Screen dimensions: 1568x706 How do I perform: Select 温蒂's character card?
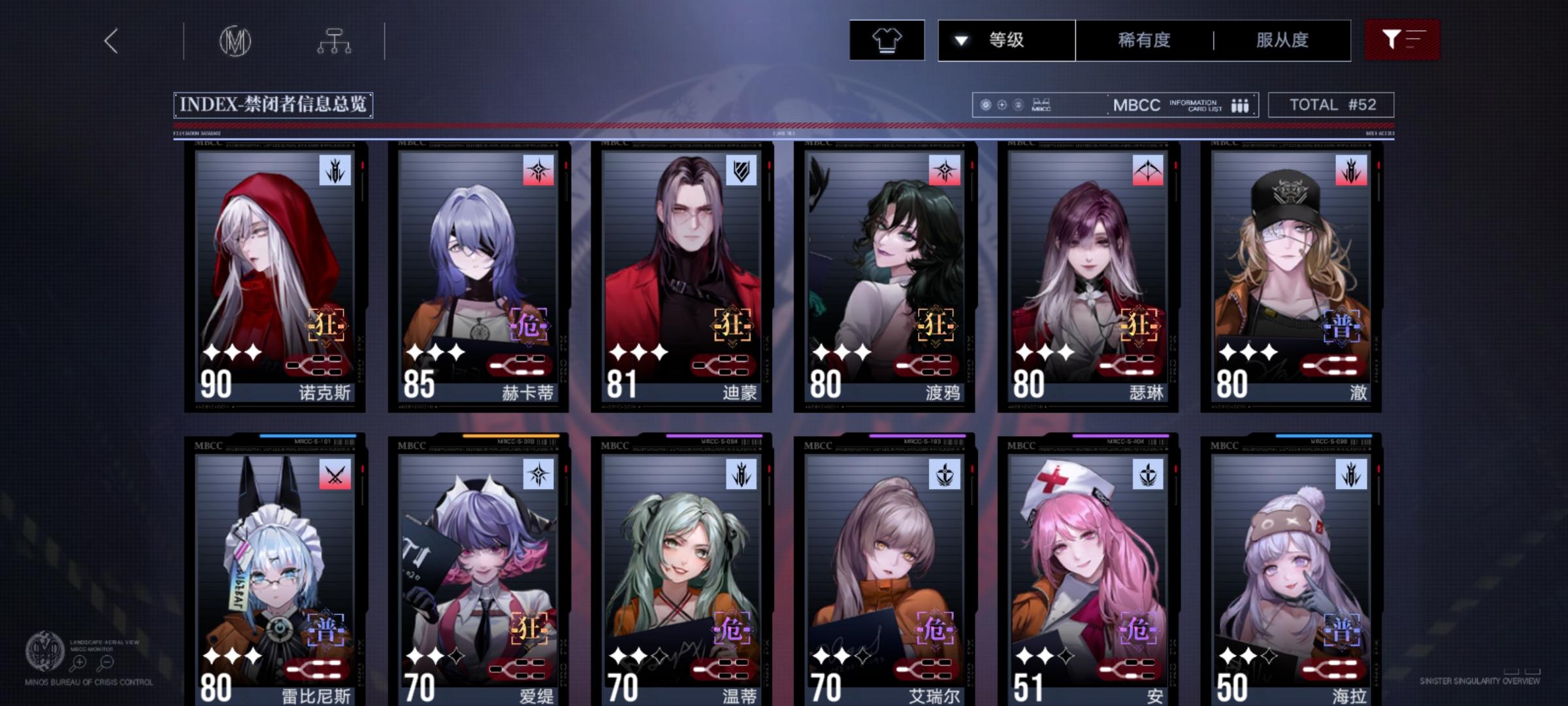[681, 569]
